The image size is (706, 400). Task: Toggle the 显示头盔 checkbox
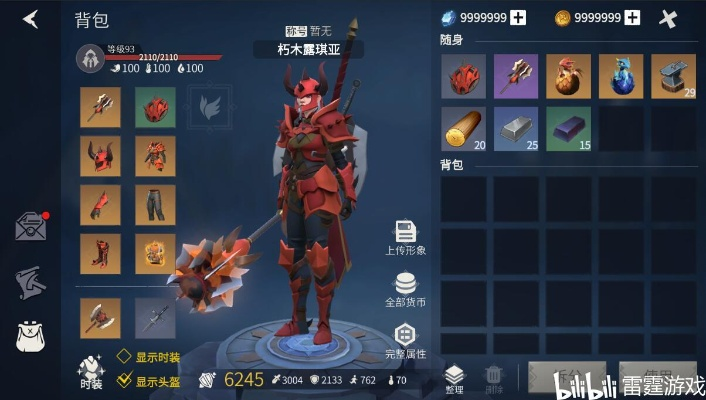[124, 380]
